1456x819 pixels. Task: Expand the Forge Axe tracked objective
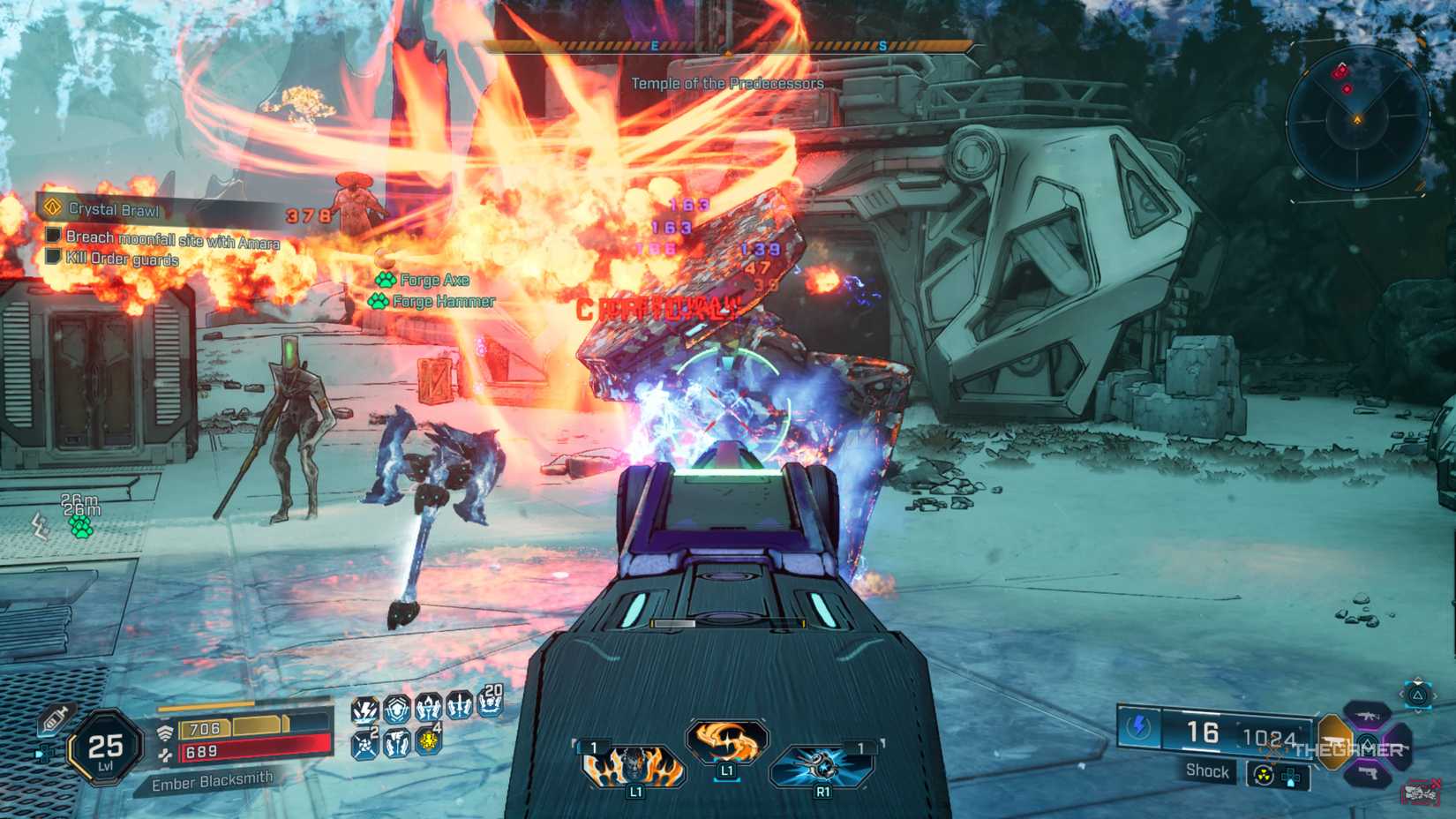point(432,280)
